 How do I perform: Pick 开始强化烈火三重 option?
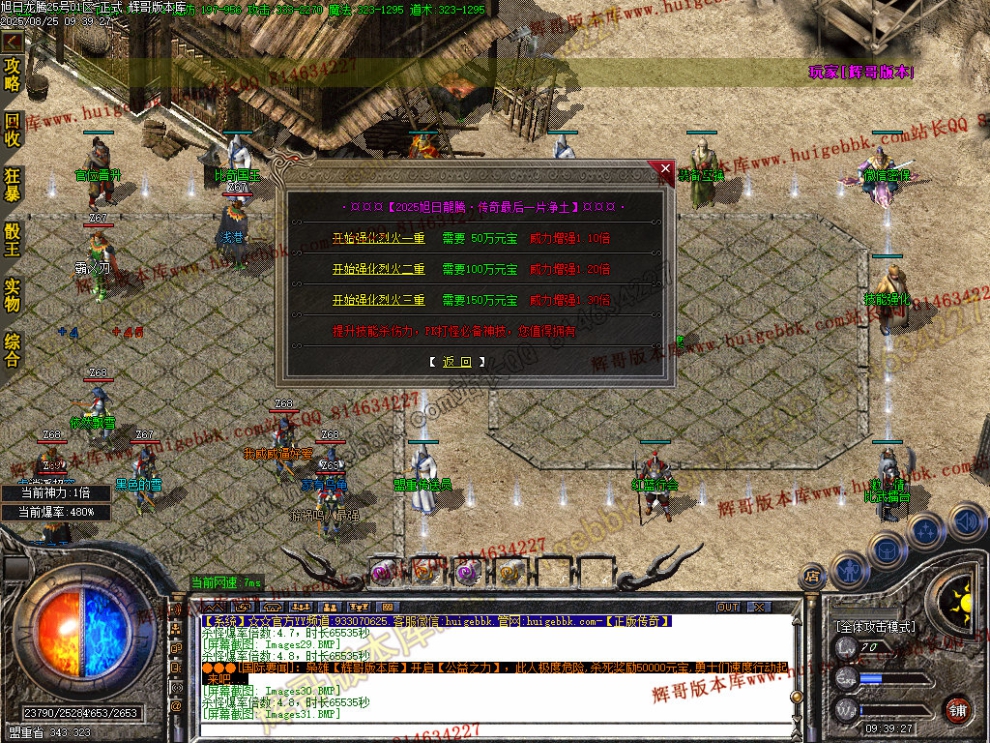click(378, 300)
